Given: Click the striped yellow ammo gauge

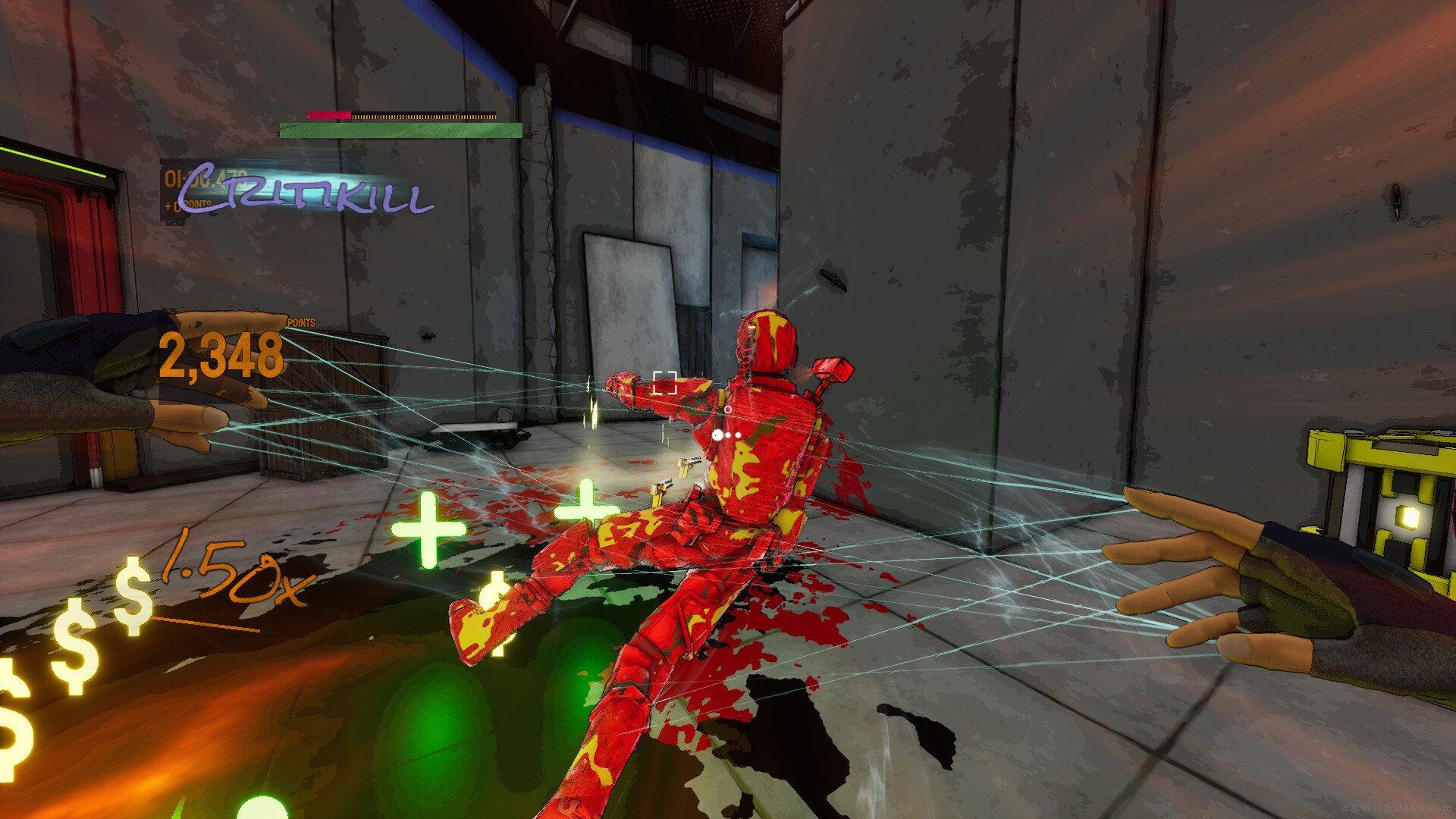Looking at the screenshot, I should point(425,117).
